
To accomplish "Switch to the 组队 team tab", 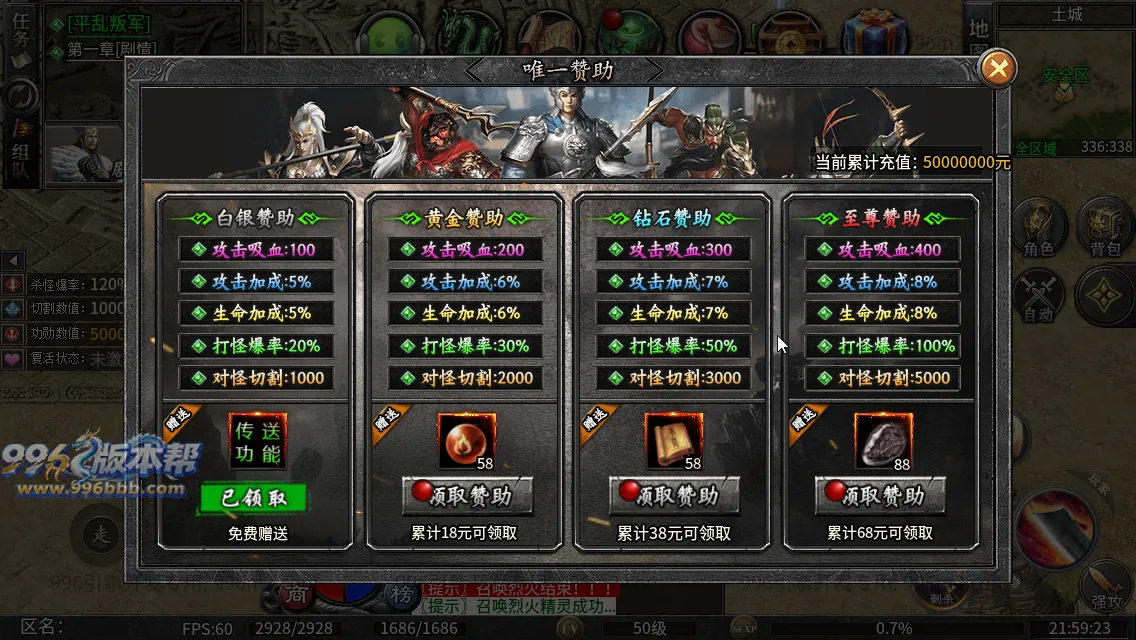I will (20, 157).
